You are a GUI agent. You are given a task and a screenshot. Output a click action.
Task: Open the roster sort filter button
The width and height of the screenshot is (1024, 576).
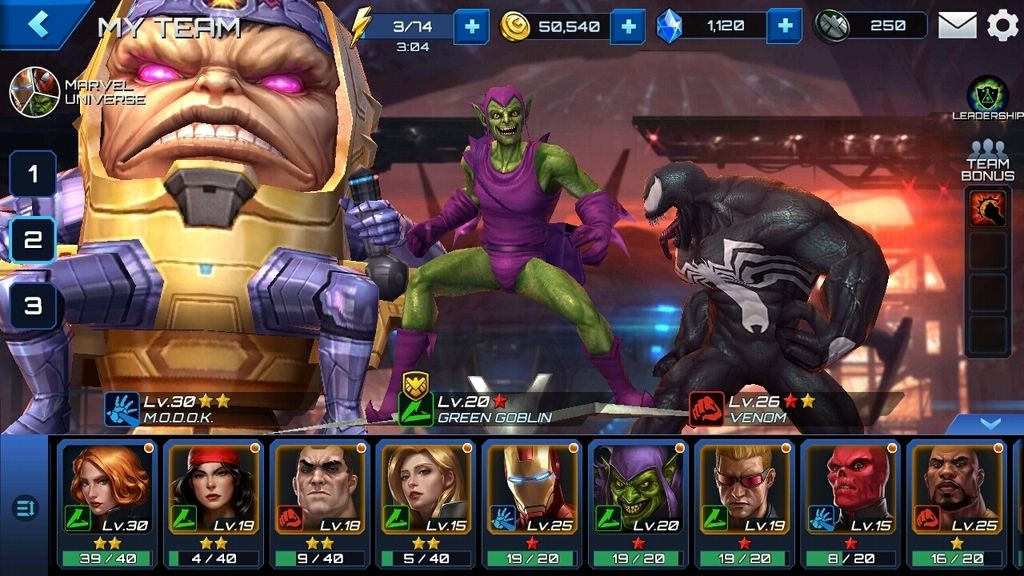(24, 508)
